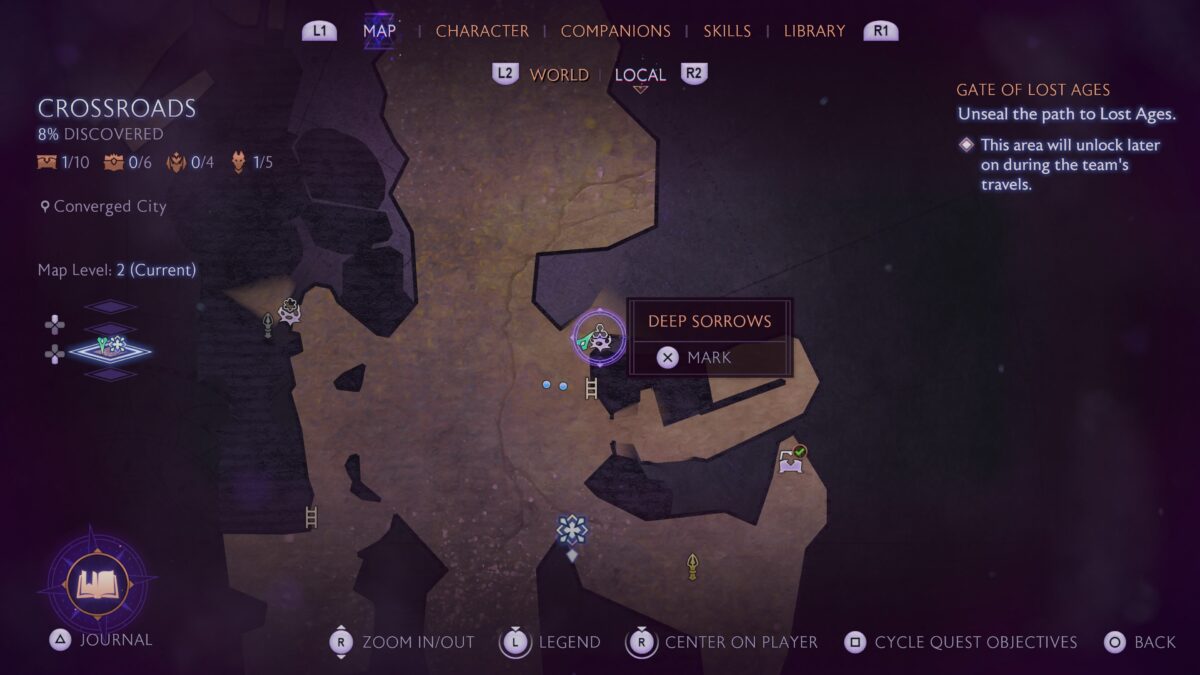Open the Journal book icon

coord(97,582)
